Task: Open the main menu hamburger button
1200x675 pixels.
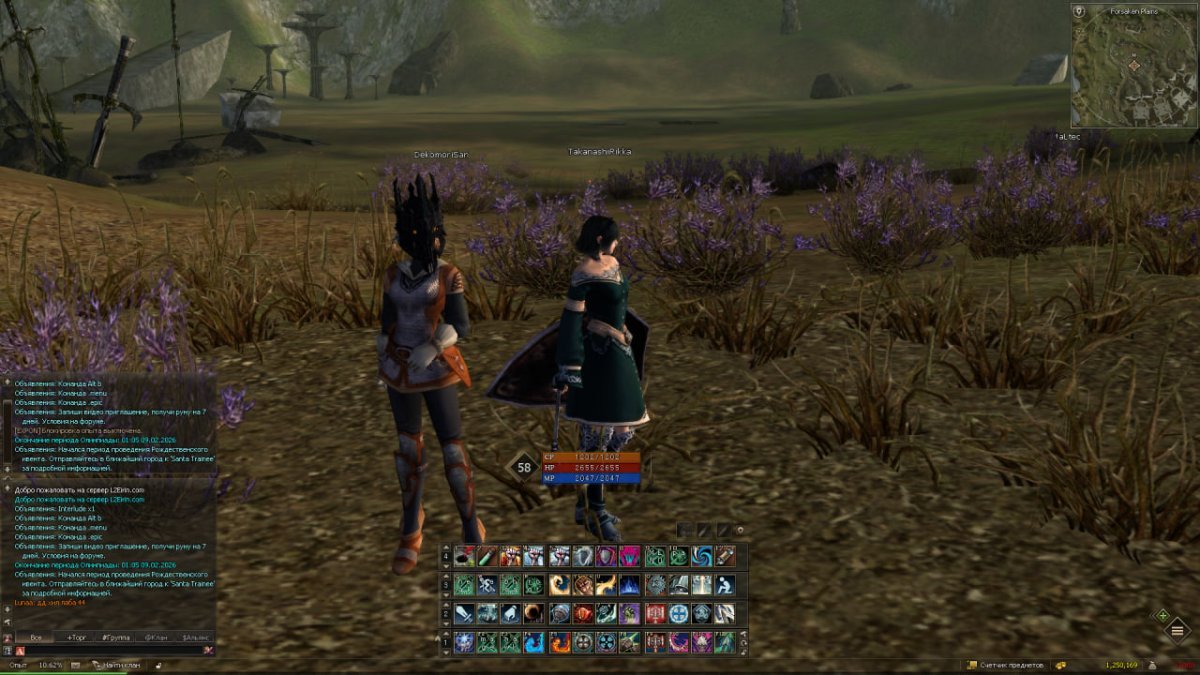Action: [x=1177, y=630]
